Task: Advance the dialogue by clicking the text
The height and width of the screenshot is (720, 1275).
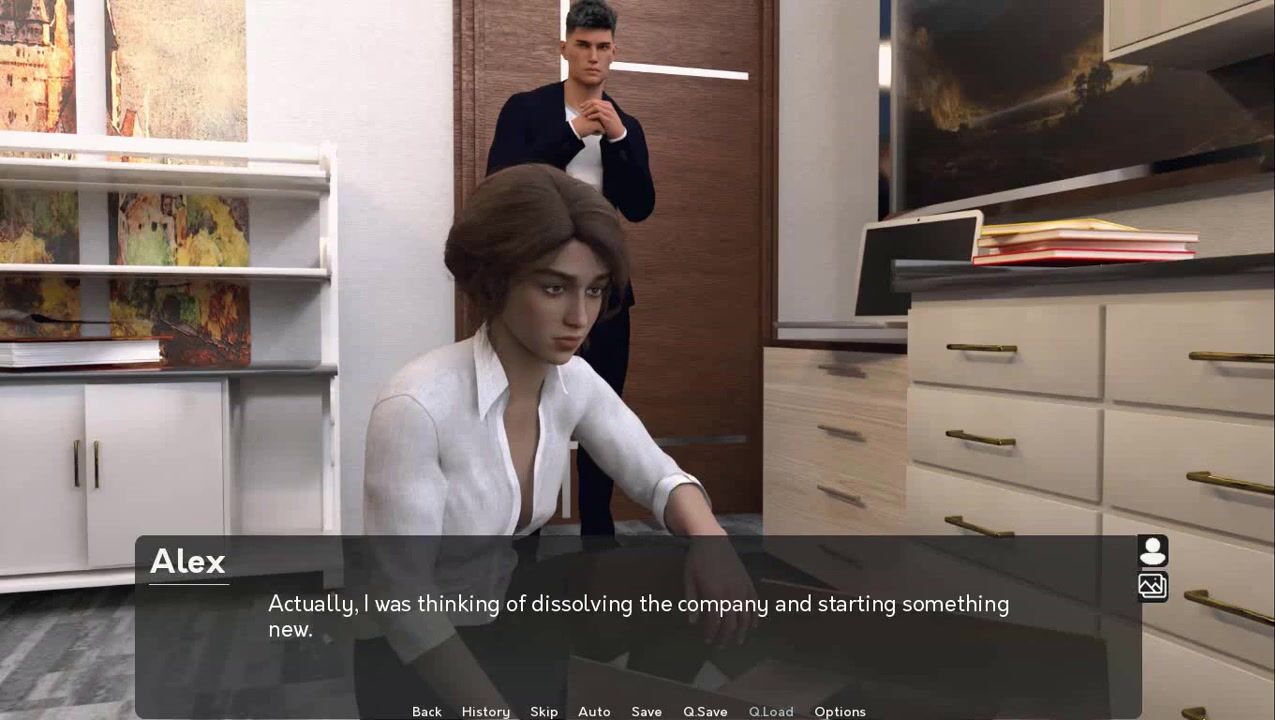Action: coord(638,616)
